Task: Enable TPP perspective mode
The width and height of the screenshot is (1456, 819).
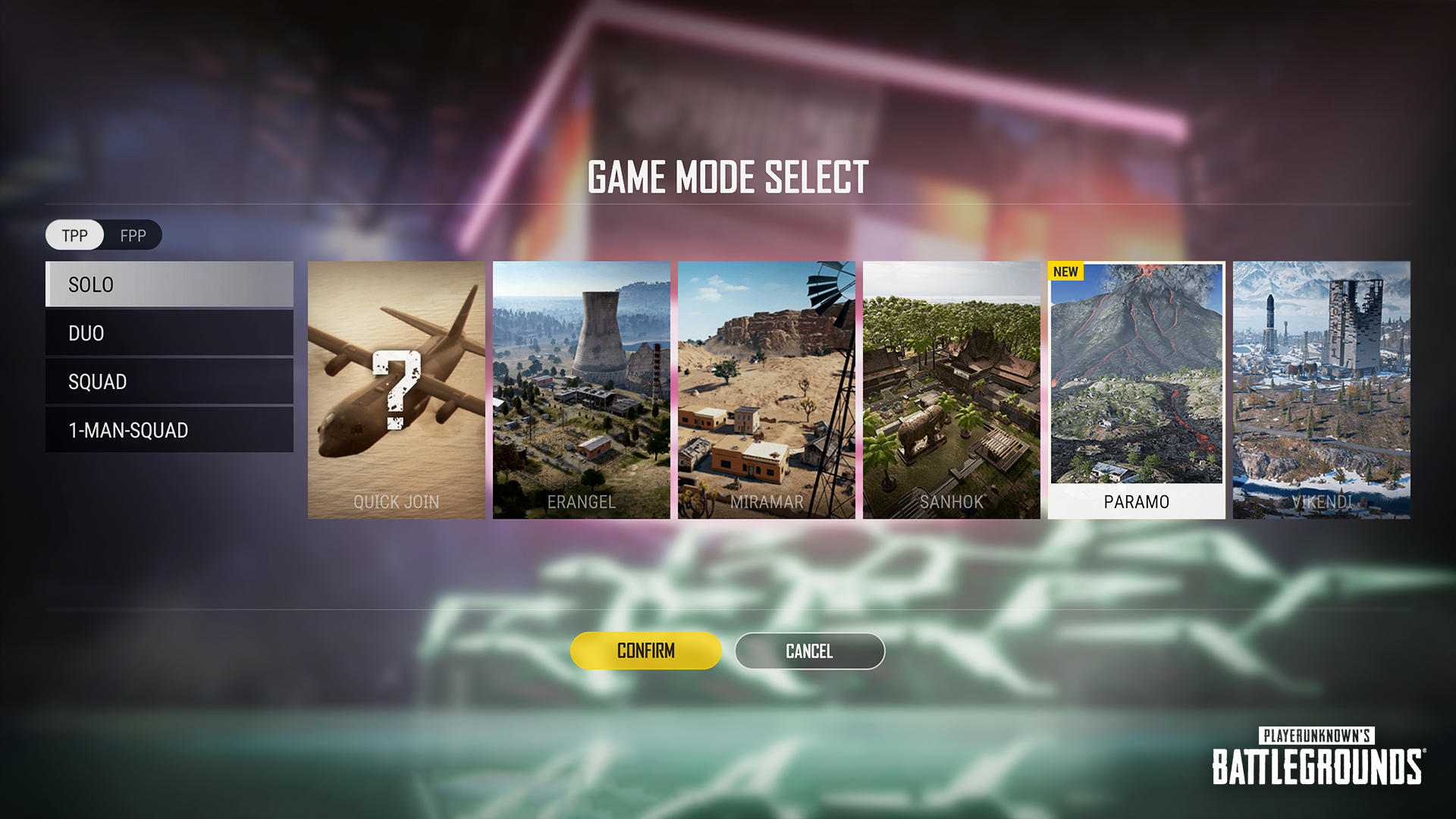Action: [74, 236]
